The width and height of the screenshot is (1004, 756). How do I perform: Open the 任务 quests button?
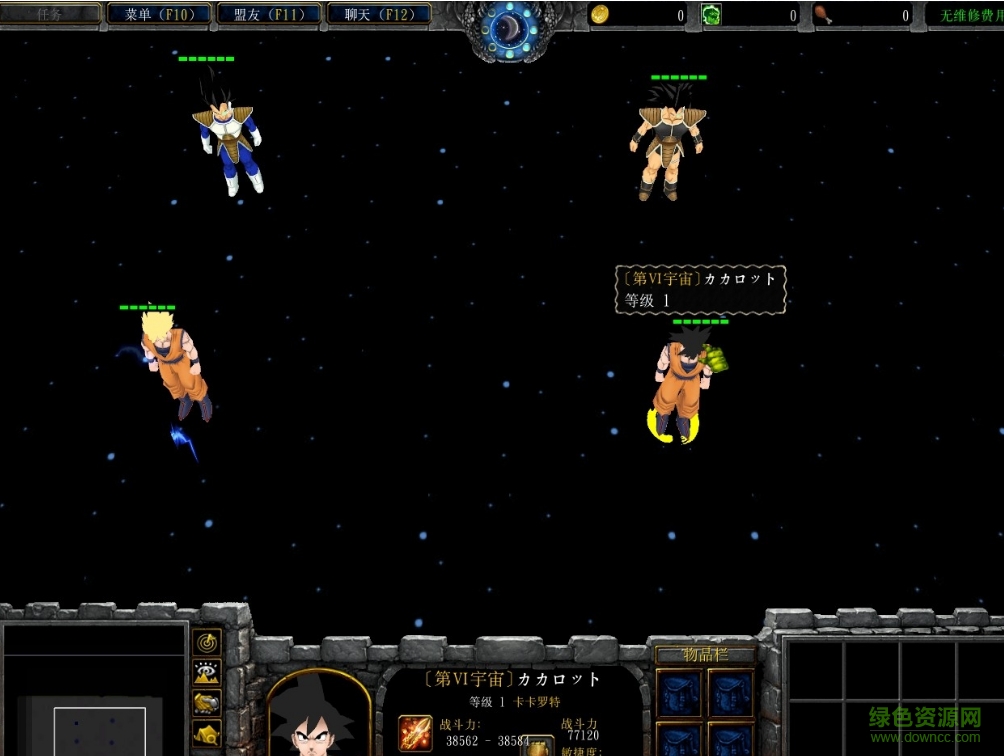(50, 14)
